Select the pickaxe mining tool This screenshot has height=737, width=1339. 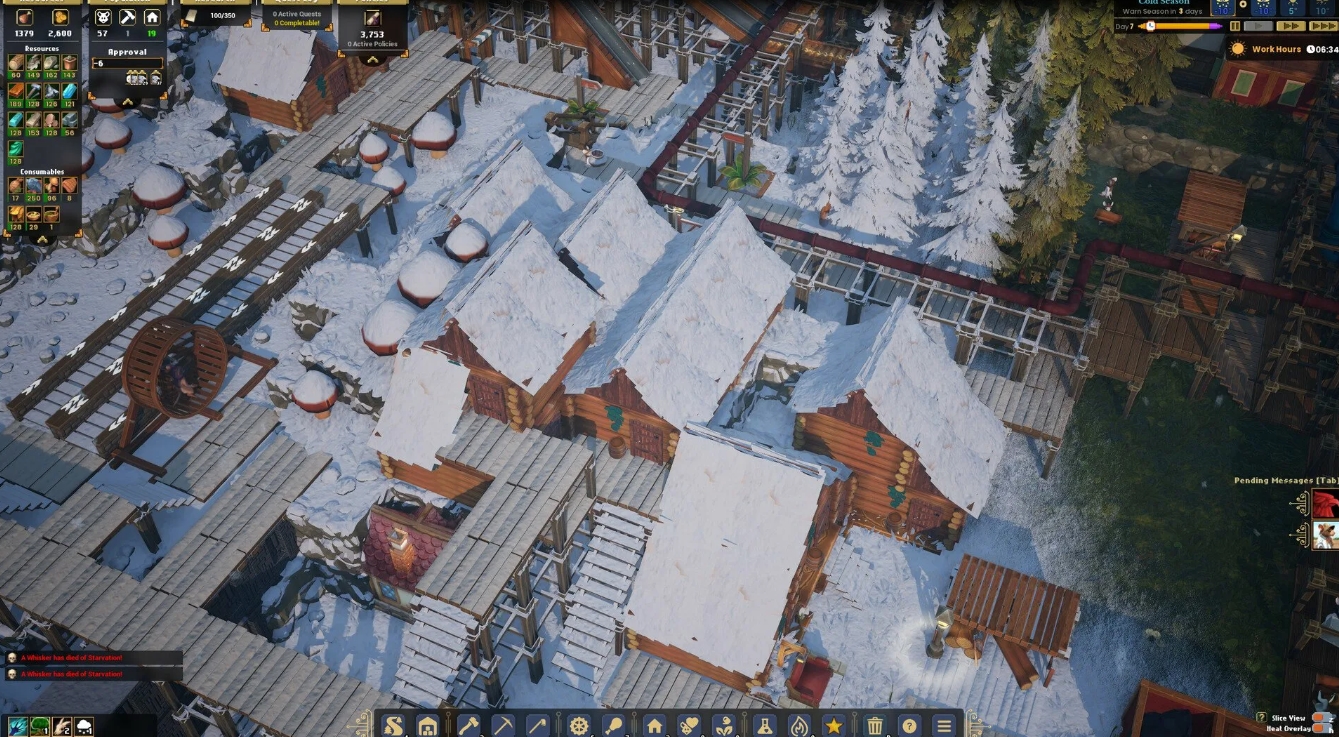click(504, 726)
